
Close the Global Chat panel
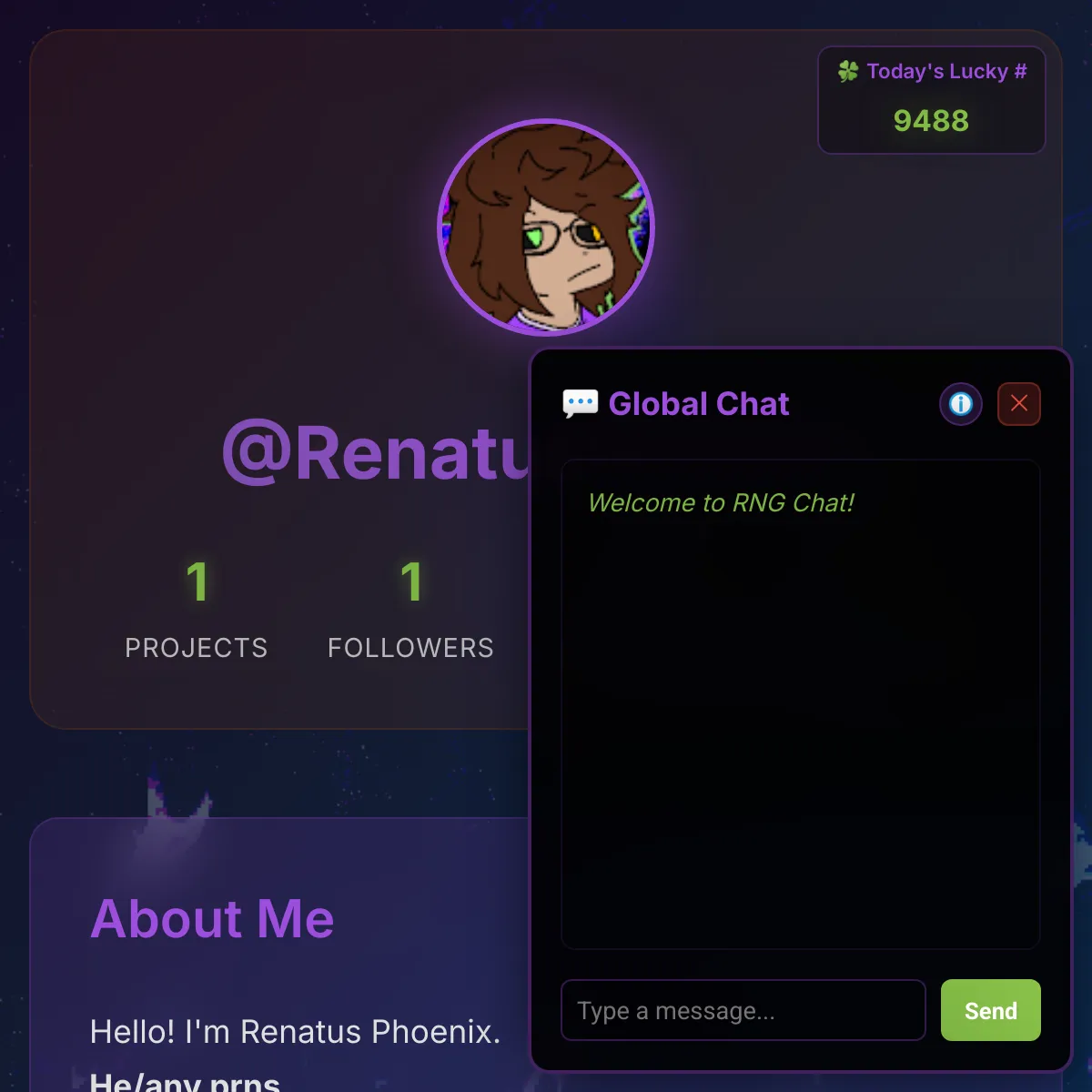[1018, 404]
